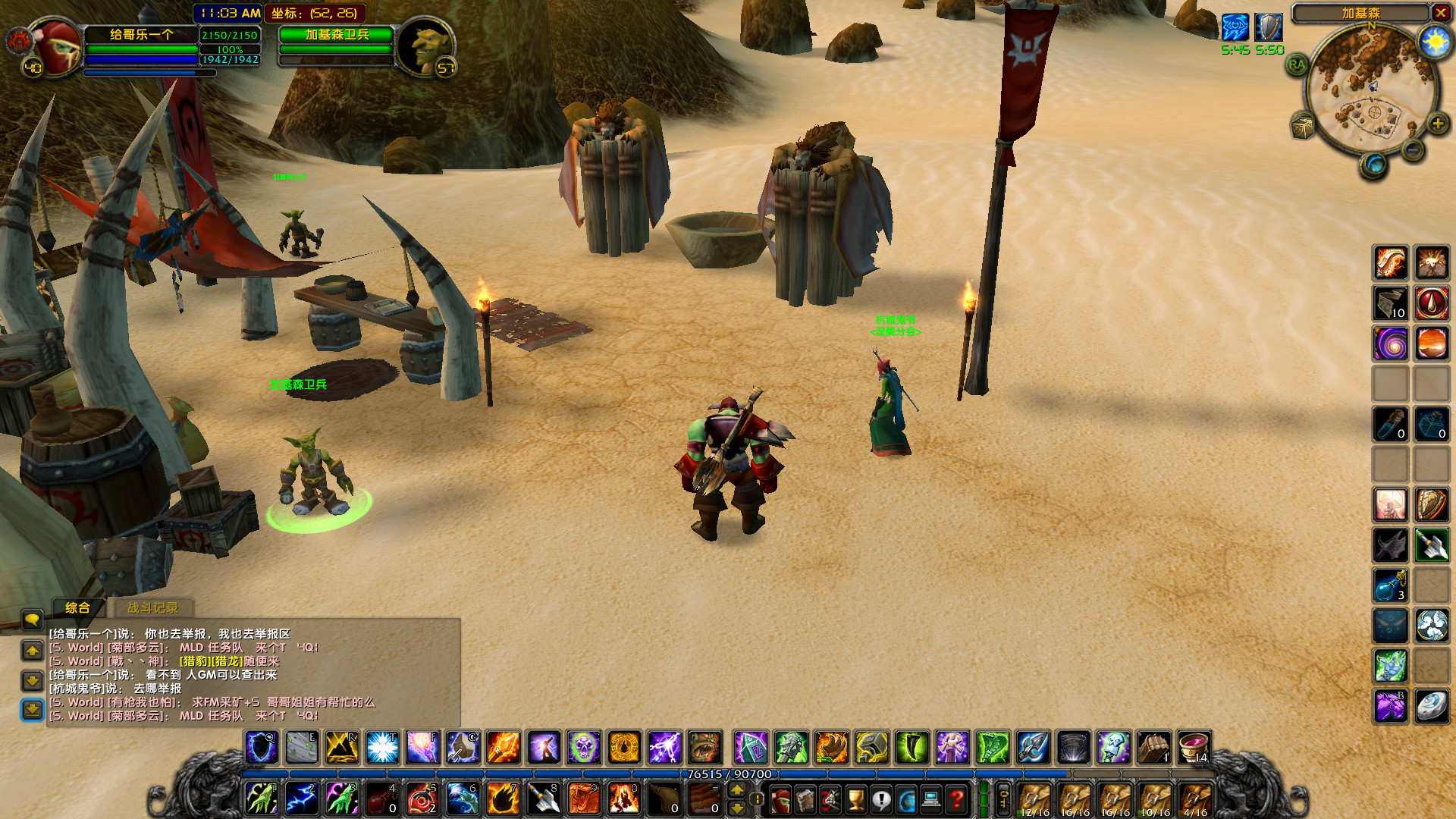This screenshot has width=1456, height=819.
Task: Open the Talents crossed-swords icon
Action: coord(830,800)
